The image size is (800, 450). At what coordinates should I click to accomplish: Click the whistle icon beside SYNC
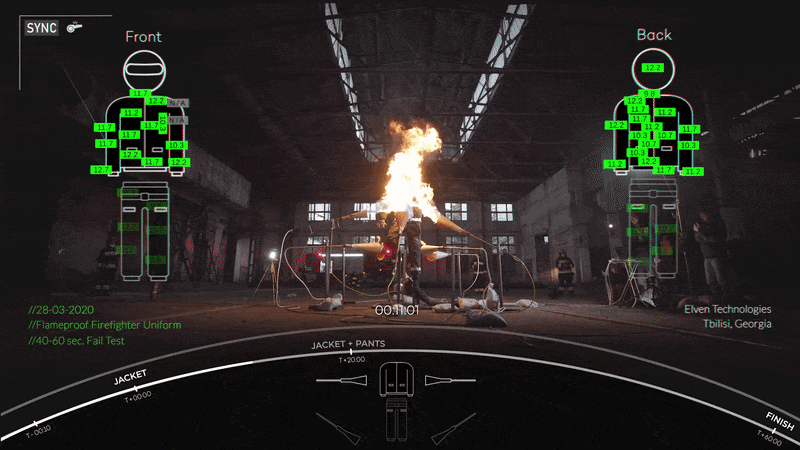click(x=73, y=28)
